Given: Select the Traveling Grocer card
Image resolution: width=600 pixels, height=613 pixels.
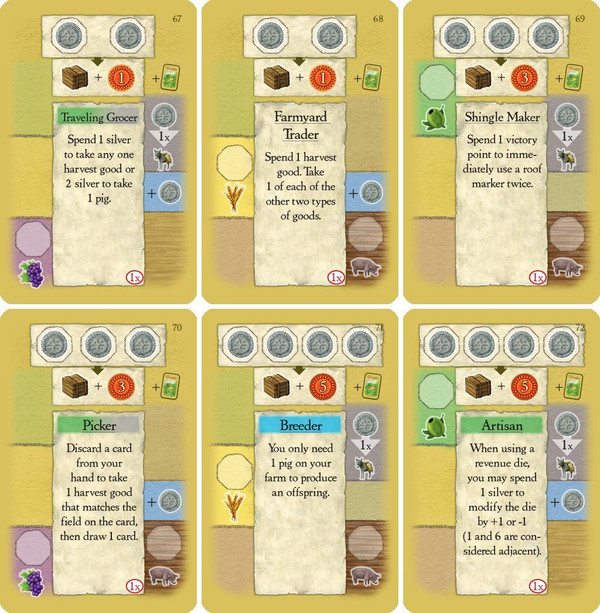Looking at the screenshot, I should [98, 150].
